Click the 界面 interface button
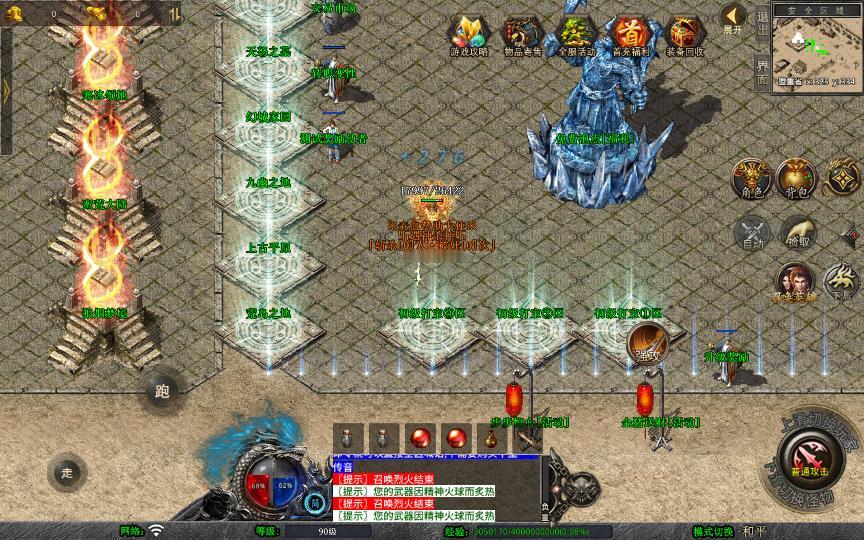864x540 pixels. pyautogui.click(x=762, y=70)
